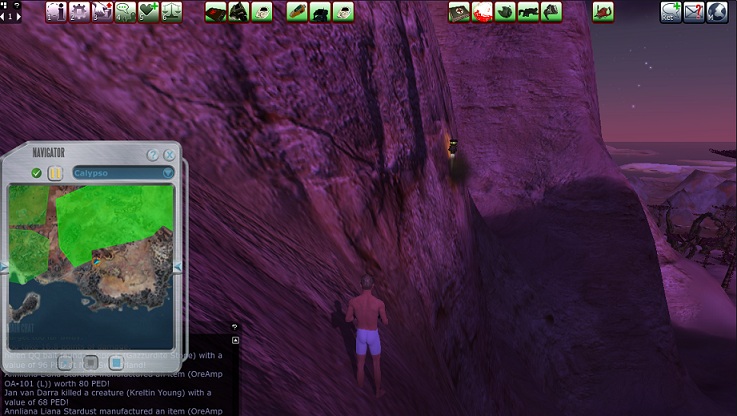The height and width of the screenshot is (416, 737).
Task: Open the info icon in top toolbar
Action: coord(55,12)
